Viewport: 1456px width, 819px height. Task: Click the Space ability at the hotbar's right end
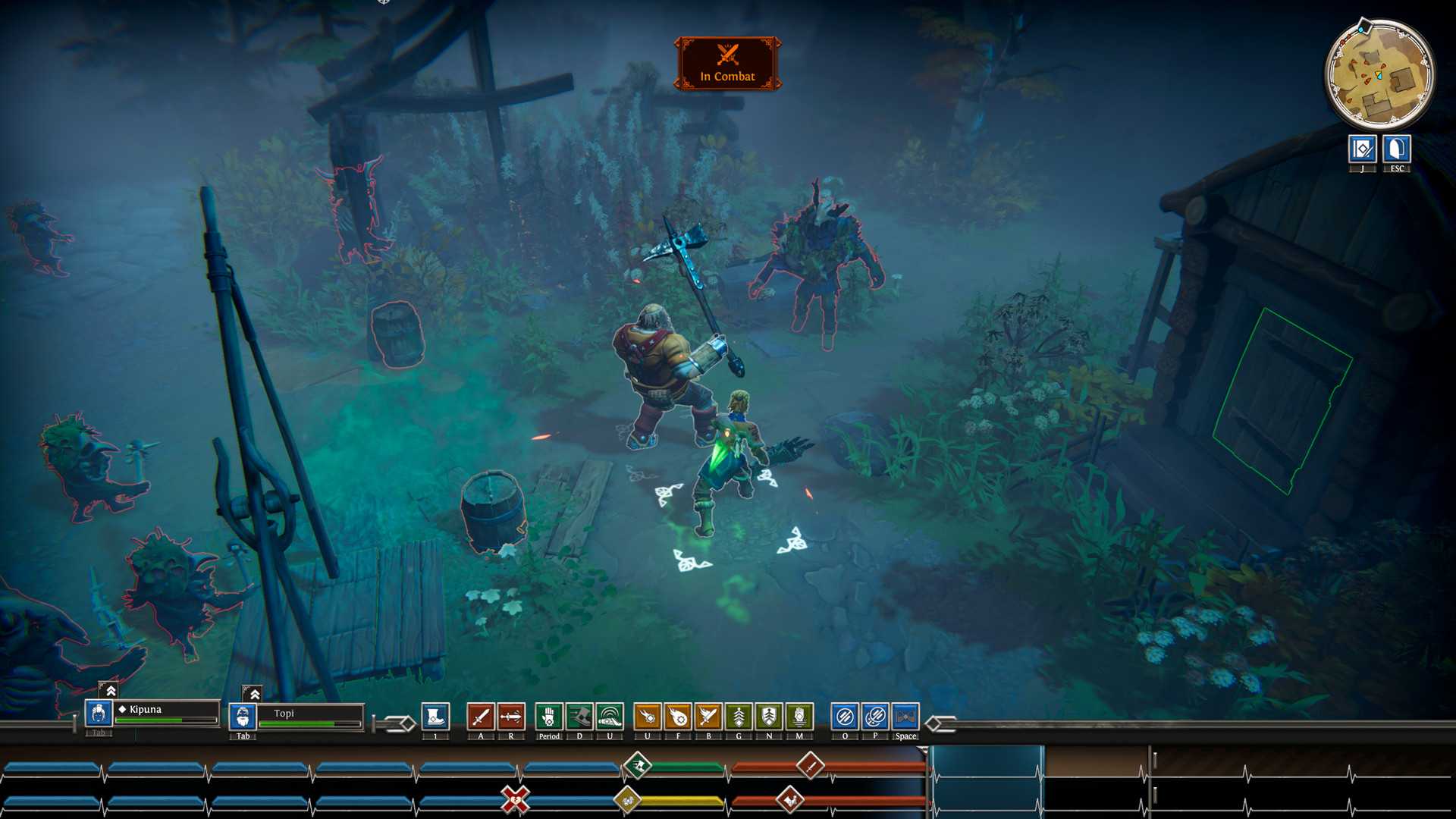[905, 716]
